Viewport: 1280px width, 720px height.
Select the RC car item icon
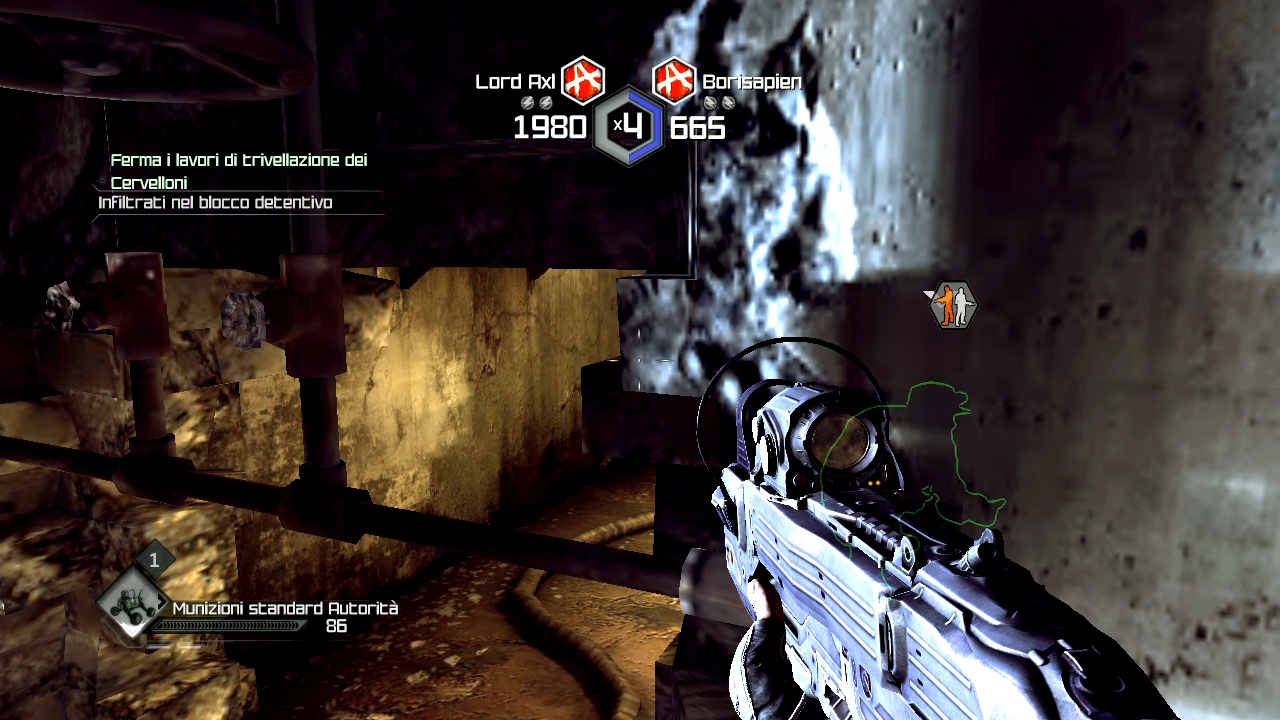tap(131, 603)
